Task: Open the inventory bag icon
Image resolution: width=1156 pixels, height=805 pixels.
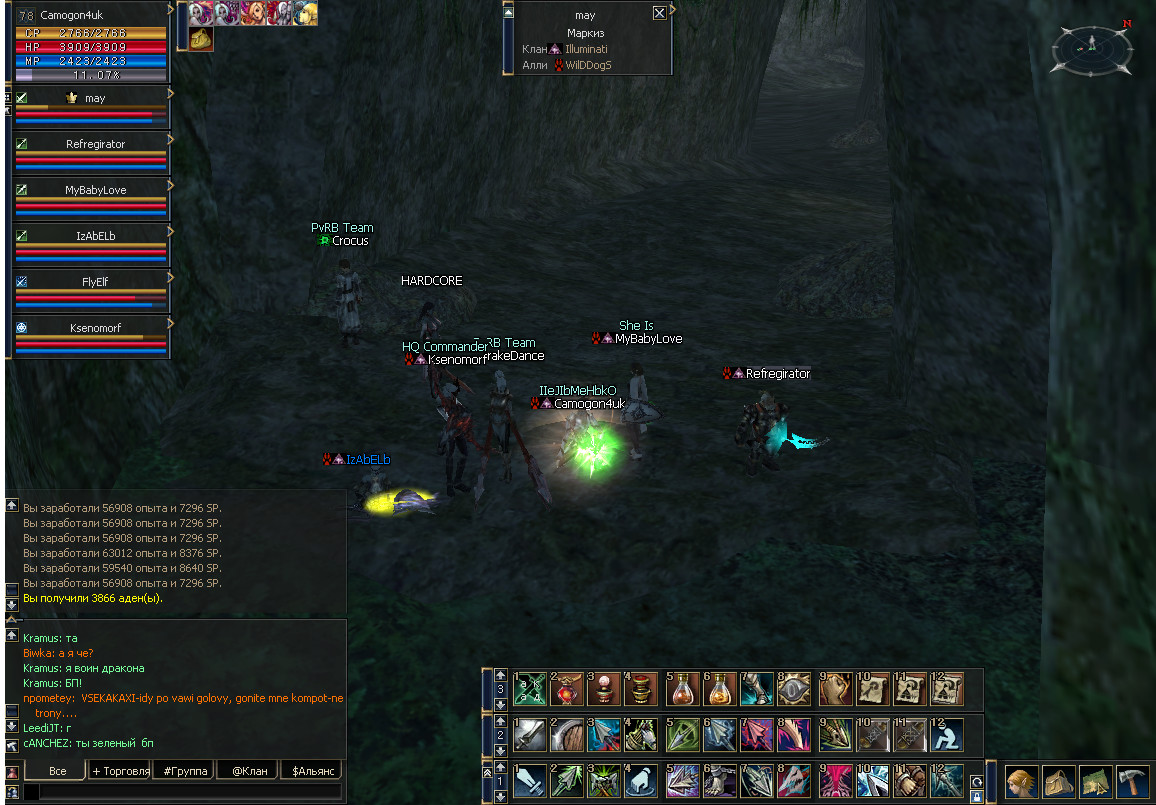Action: (x=1058, y=781)
